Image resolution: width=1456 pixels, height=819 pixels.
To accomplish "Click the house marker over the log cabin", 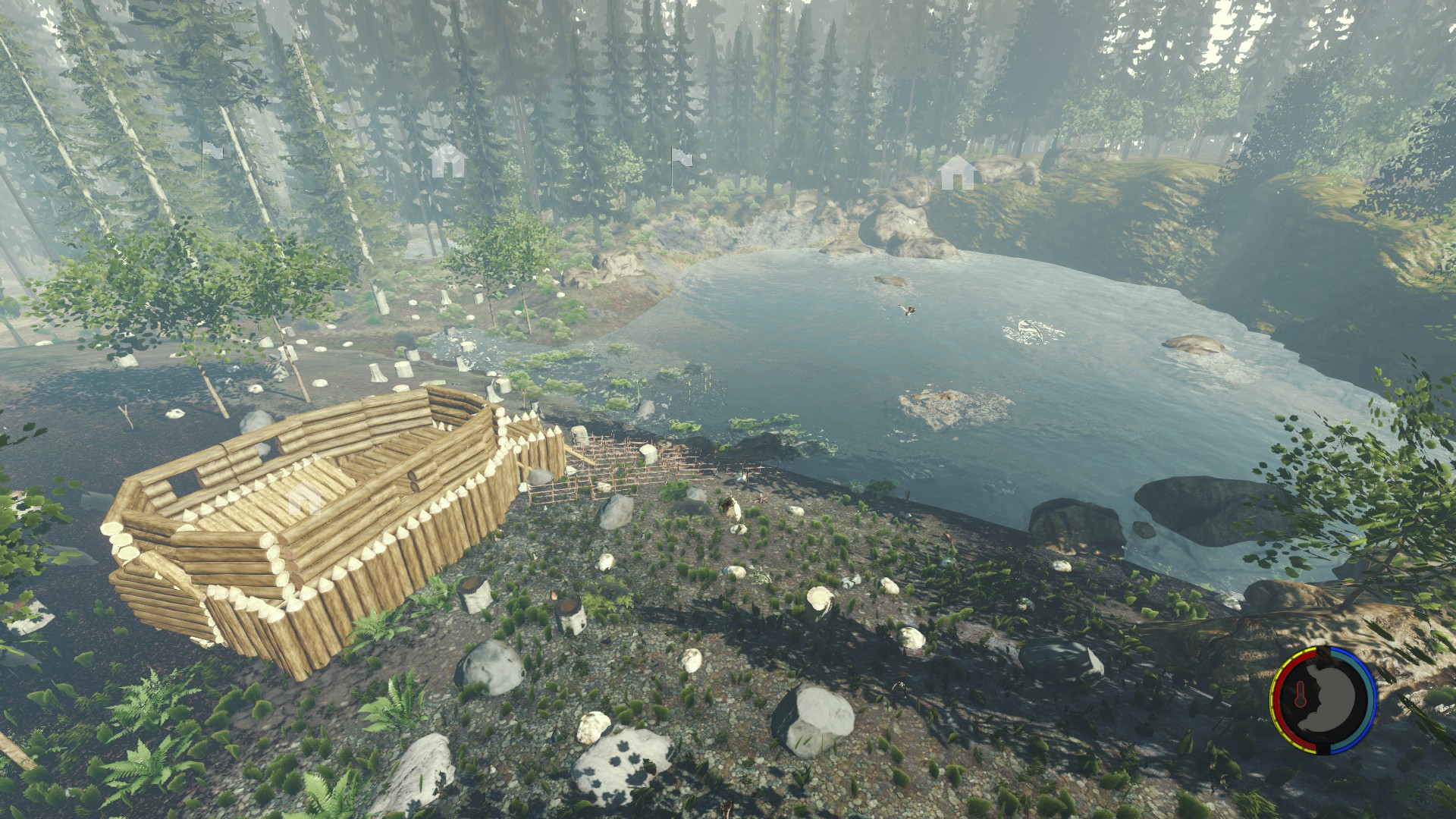I will pyautogui.click(x=304, y=499).
